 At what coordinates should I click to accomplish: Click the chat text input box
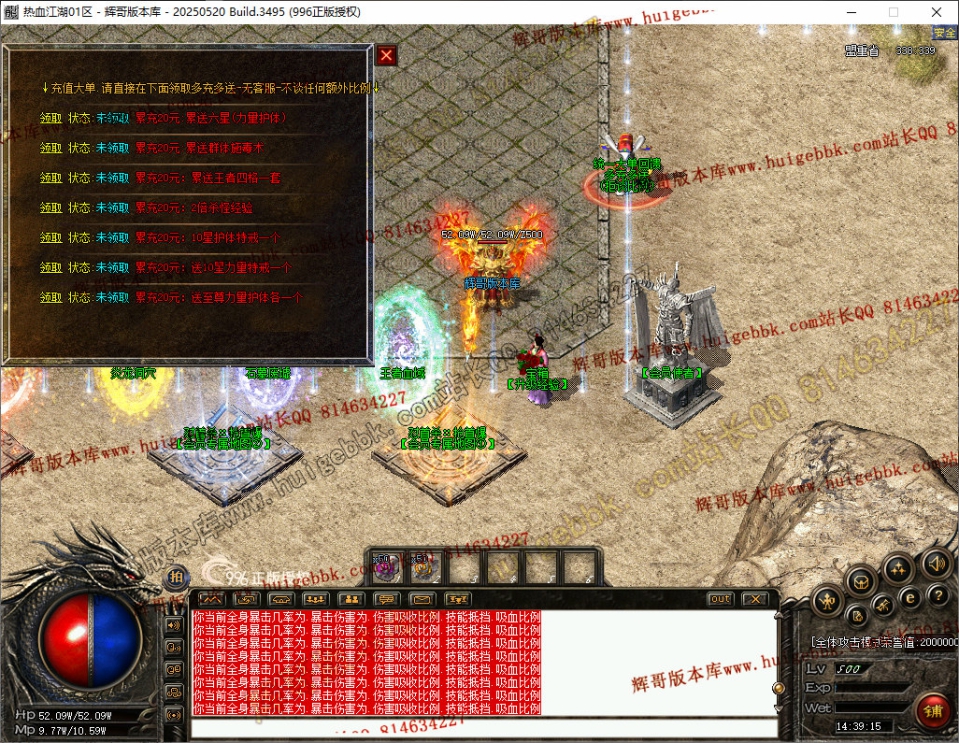[x=480, y=727]
